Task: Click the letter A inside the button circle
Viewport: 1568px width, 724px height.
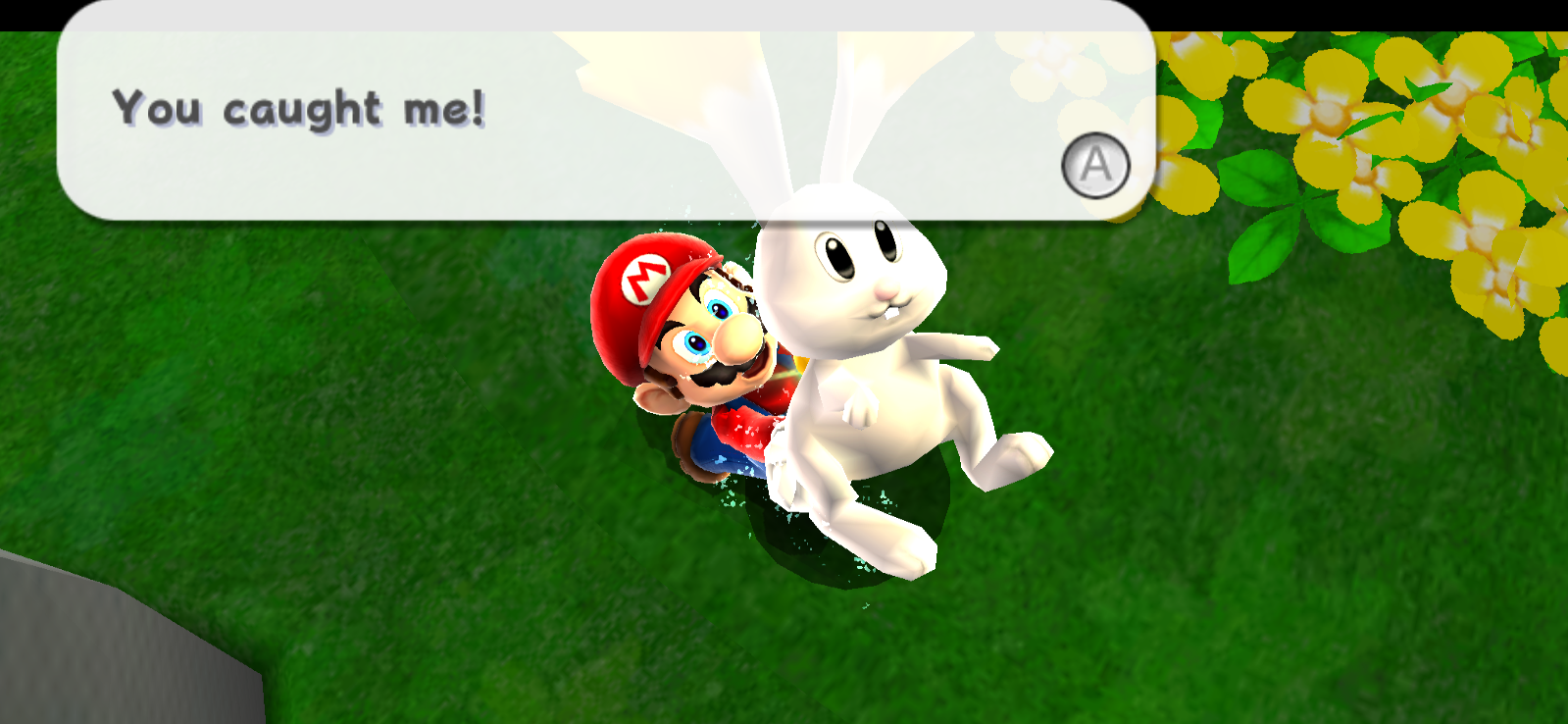Action: click(x=1095, y=166)
